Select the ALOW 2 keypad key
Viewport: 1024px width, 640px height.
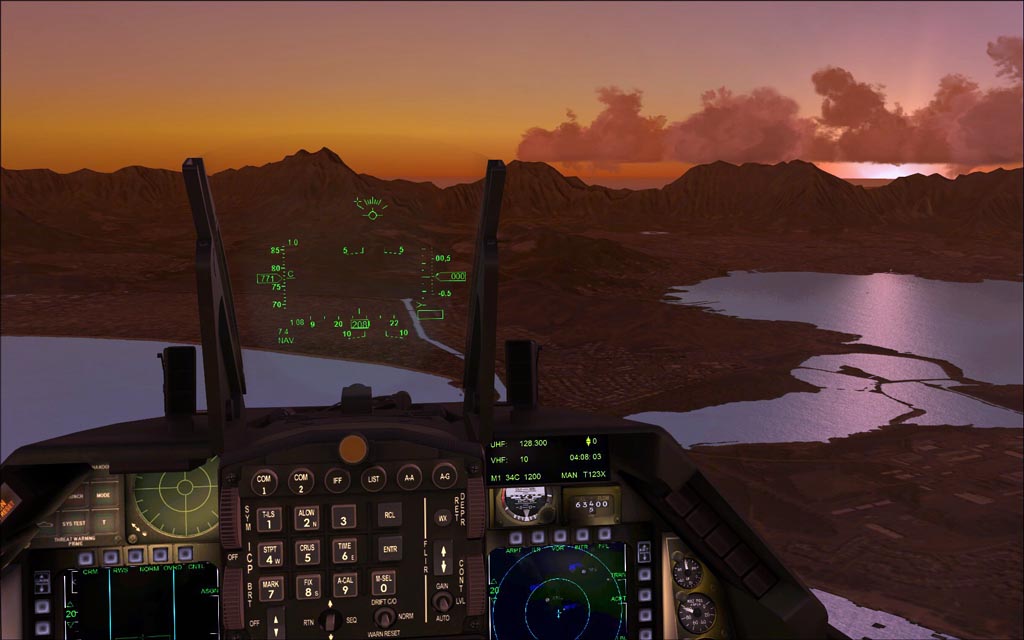click(306, 518)
